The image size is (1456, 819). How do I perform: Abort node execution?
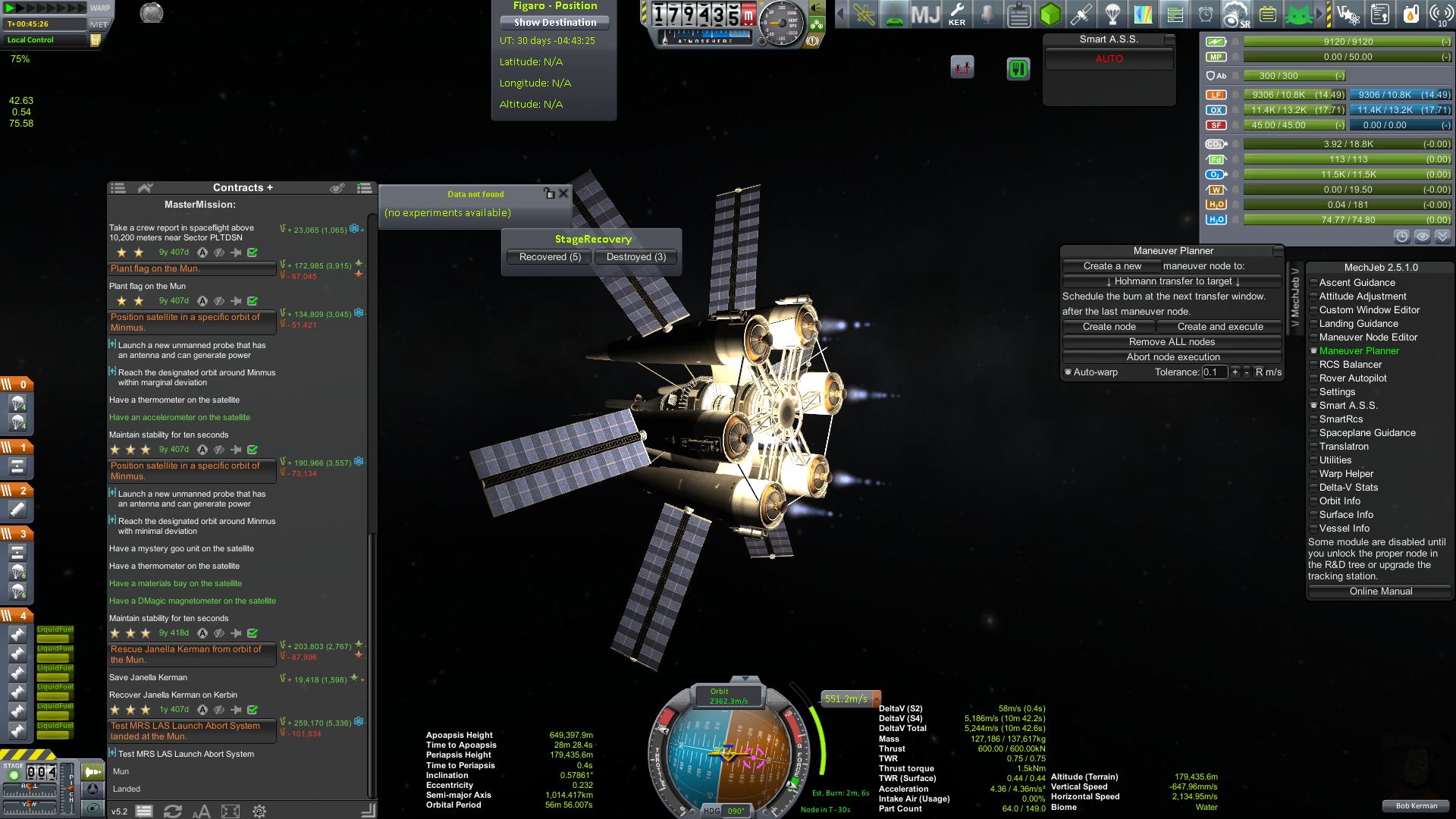point(1172,357)
